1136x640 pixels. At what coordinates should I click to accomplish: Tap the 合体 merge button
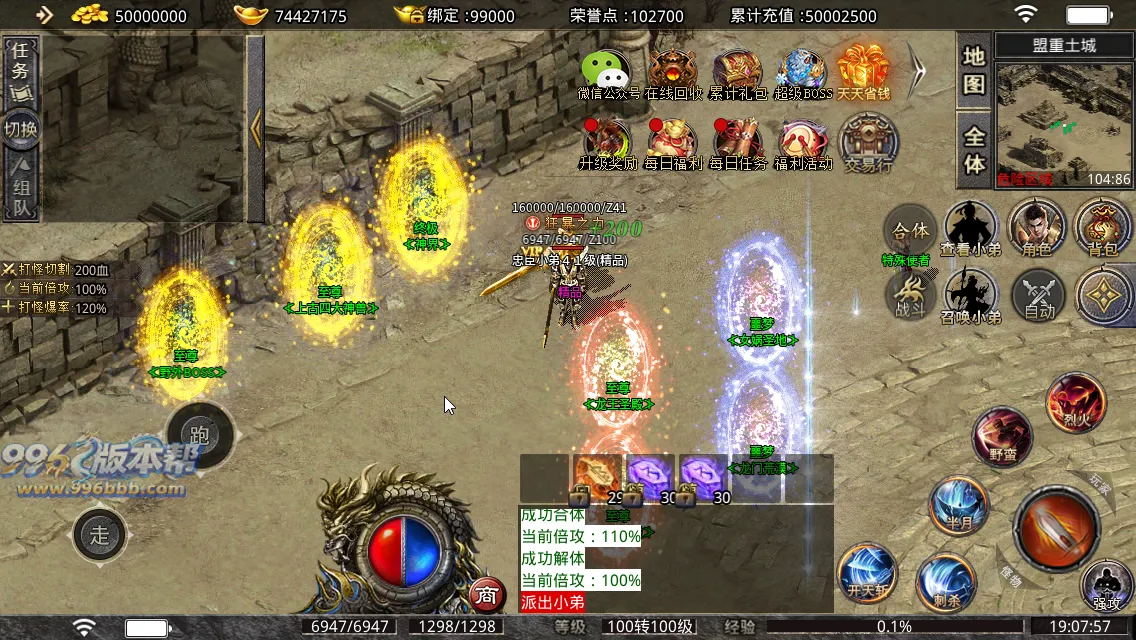910,231
